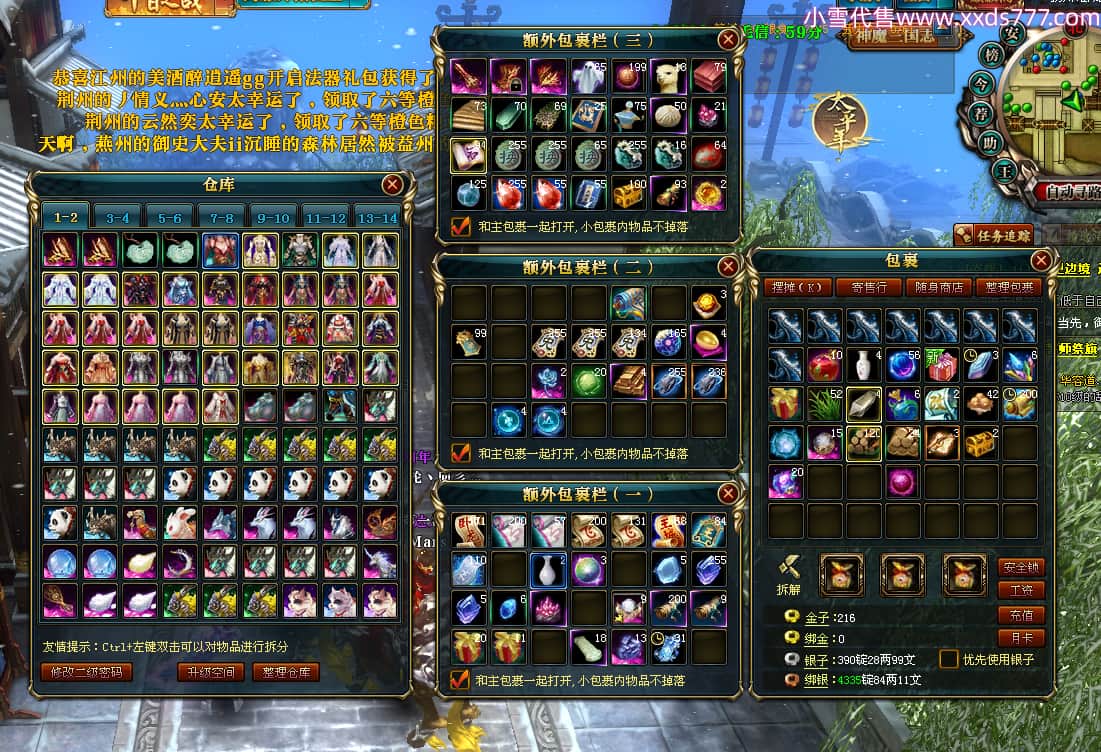Click the 安全锁 safety lock button

(x=1020, y=567)
